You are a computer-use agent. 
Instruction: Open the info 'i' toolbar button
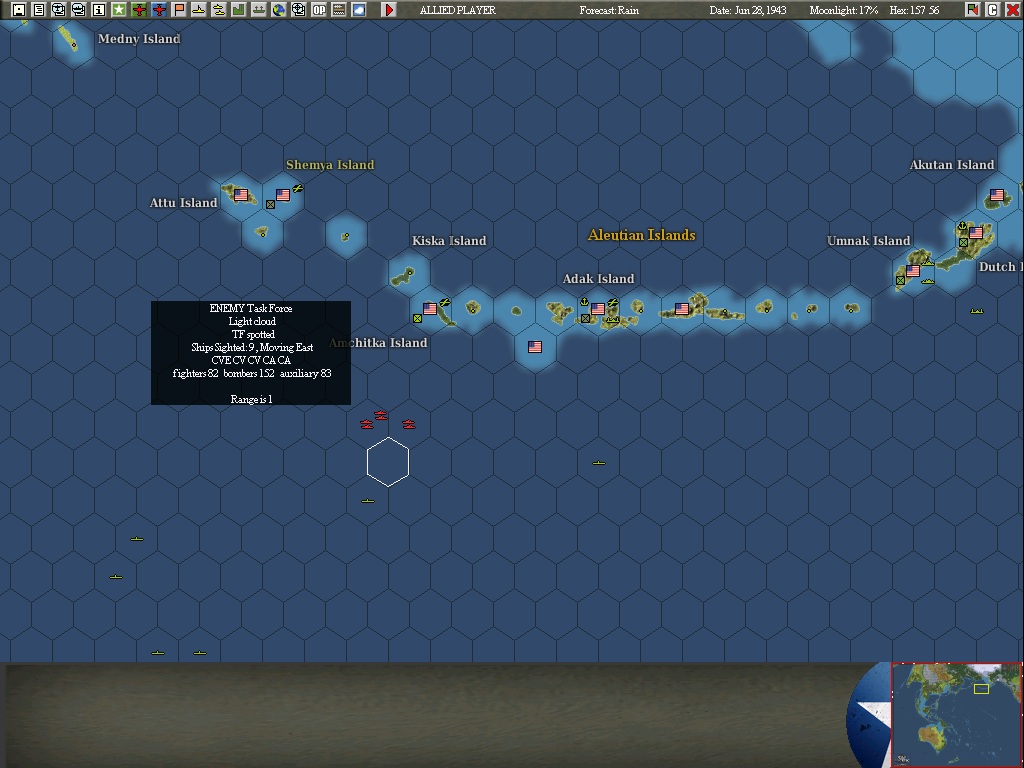(x=99, y=10)
